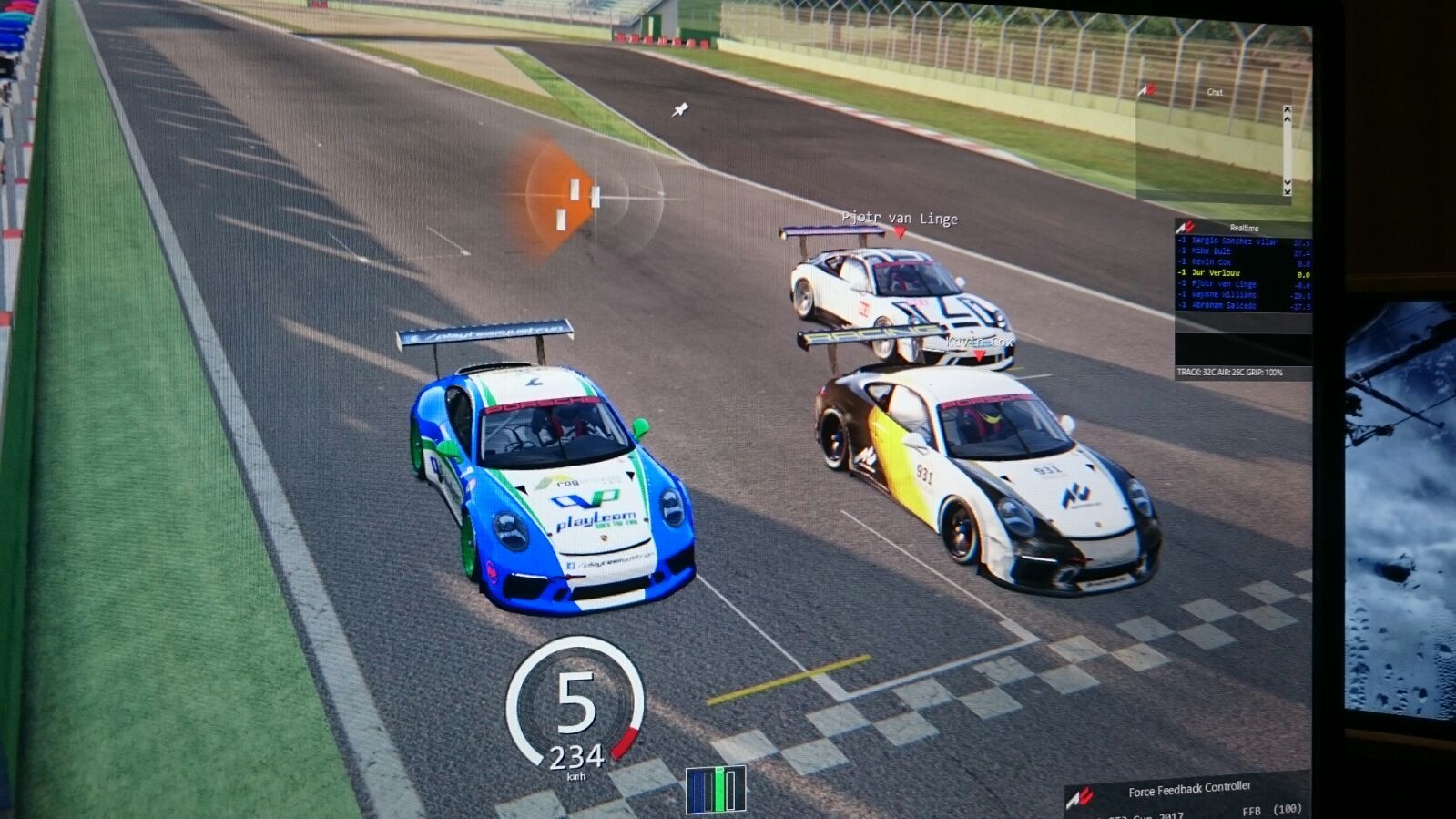1456x819 pixels.
Task: Choose Kevin Cox in the Realtime standings
Action: [1211, 262]
